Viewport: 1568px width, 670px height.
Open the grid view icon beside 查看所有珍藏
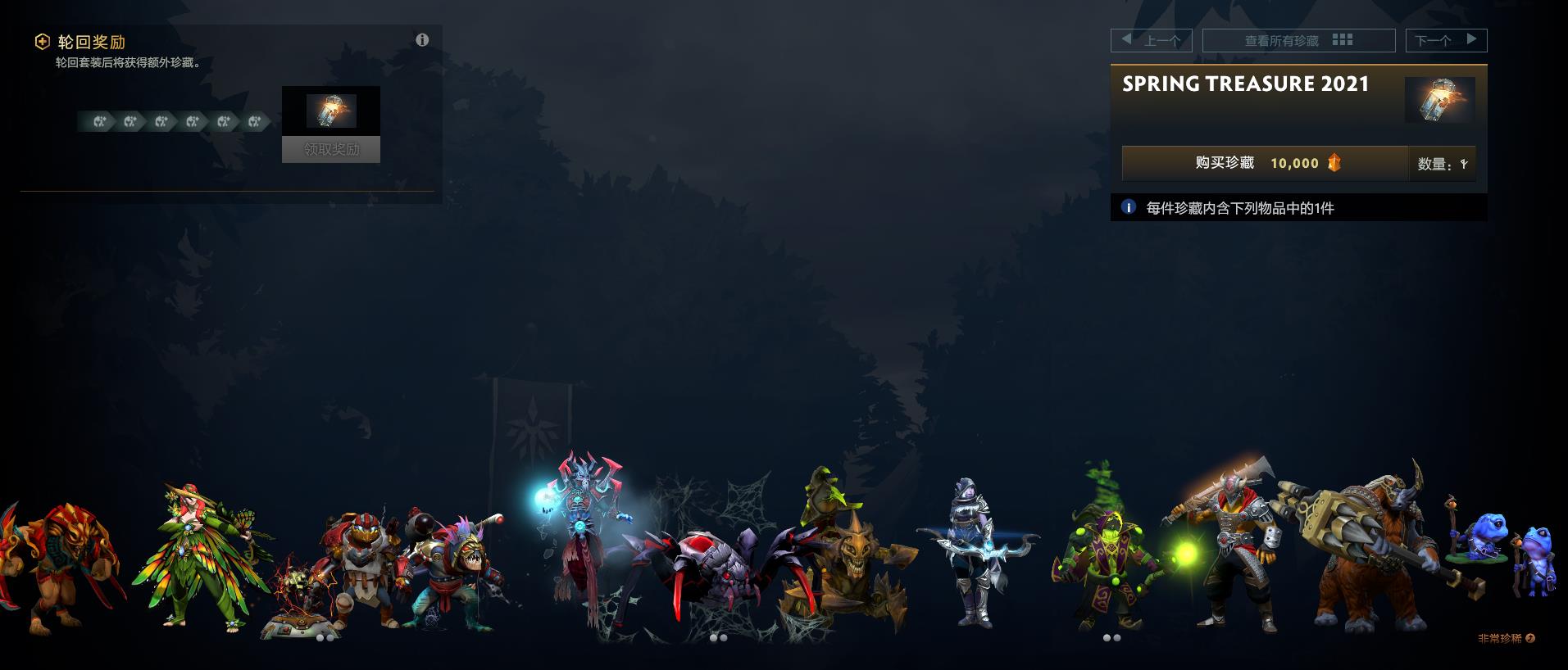[x=1343, y=40]
